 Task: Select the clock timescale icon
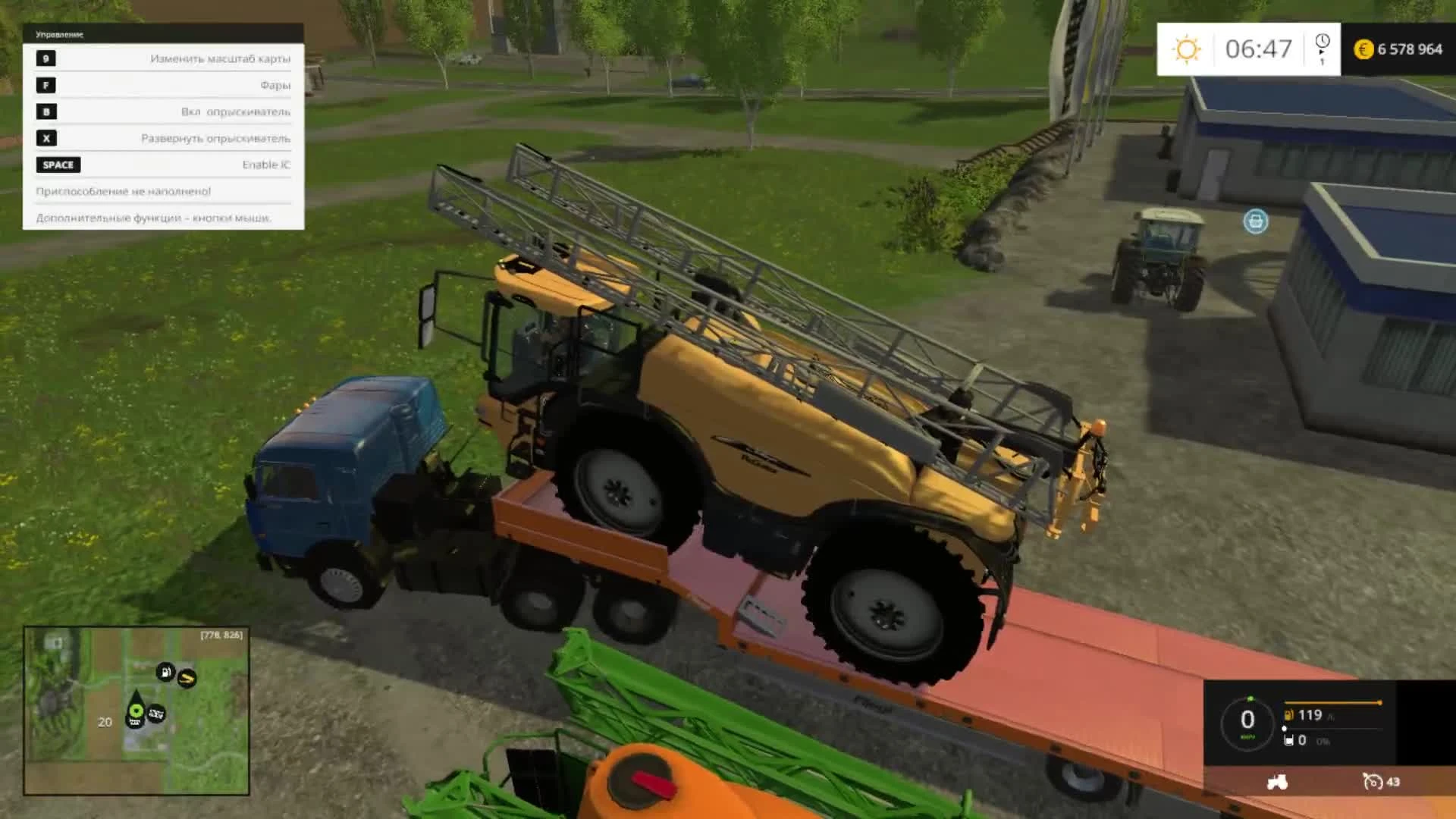coord(1323,40)
